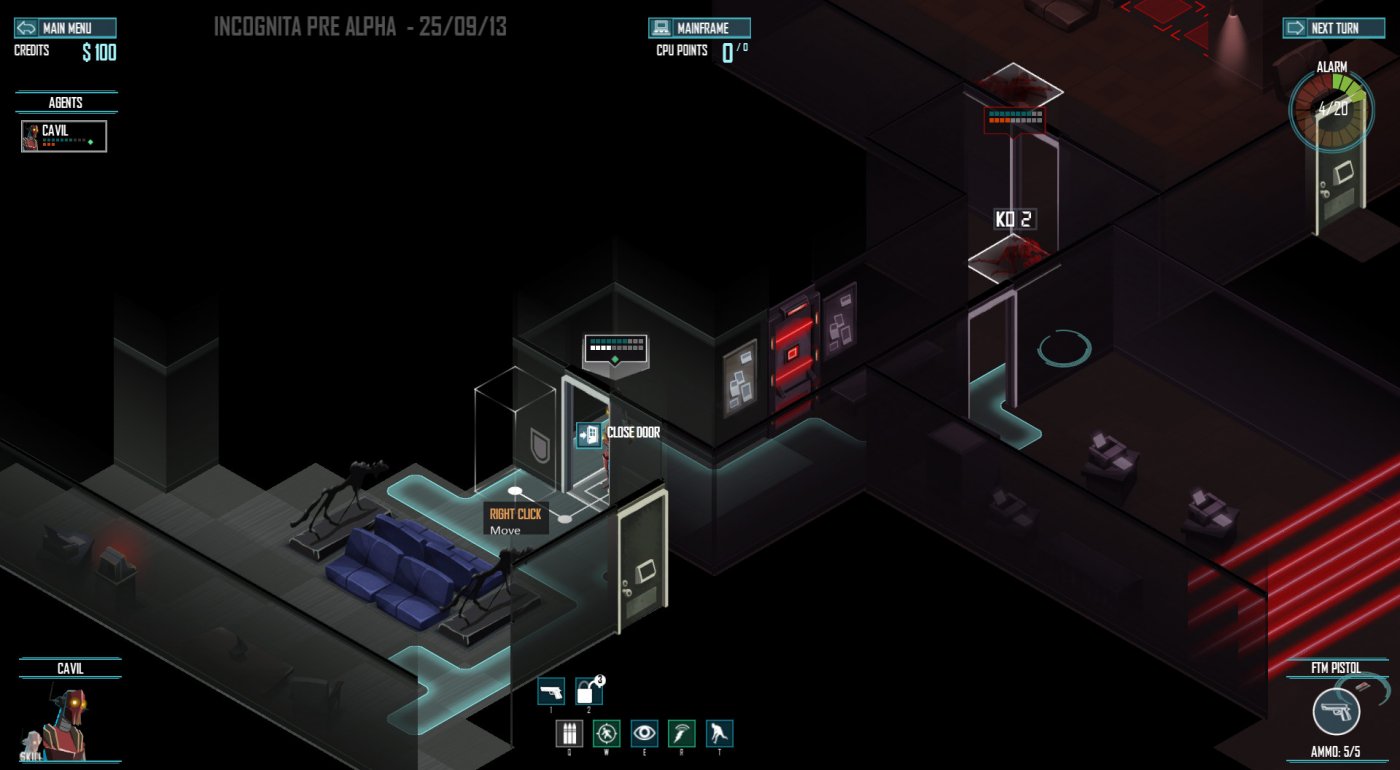Click the Alarm dial showing 4/20

point(1331,110)
